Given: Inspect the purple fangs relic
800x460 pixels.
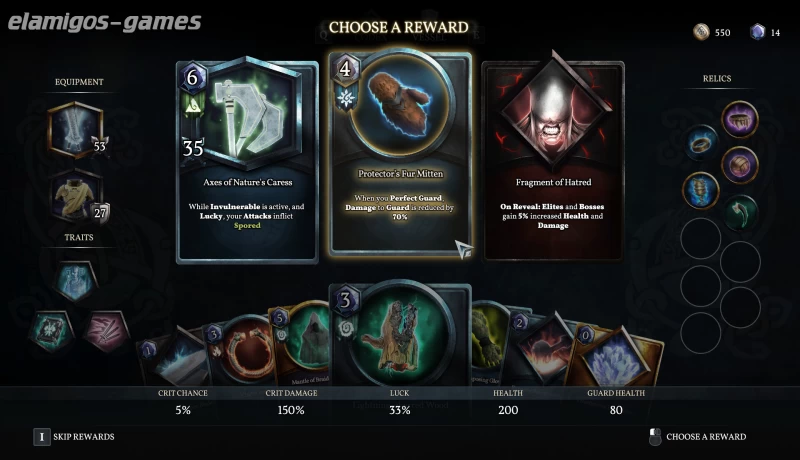Looking at the screenshot, I should coord(740,120).
